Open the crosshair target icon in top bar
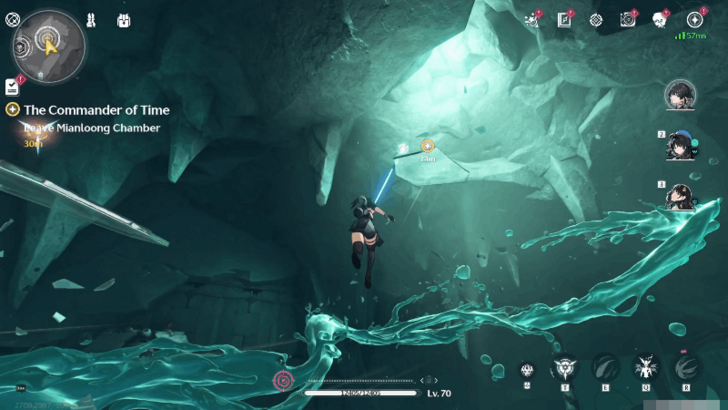Viewport: 728px width, 410px height. 595,19
